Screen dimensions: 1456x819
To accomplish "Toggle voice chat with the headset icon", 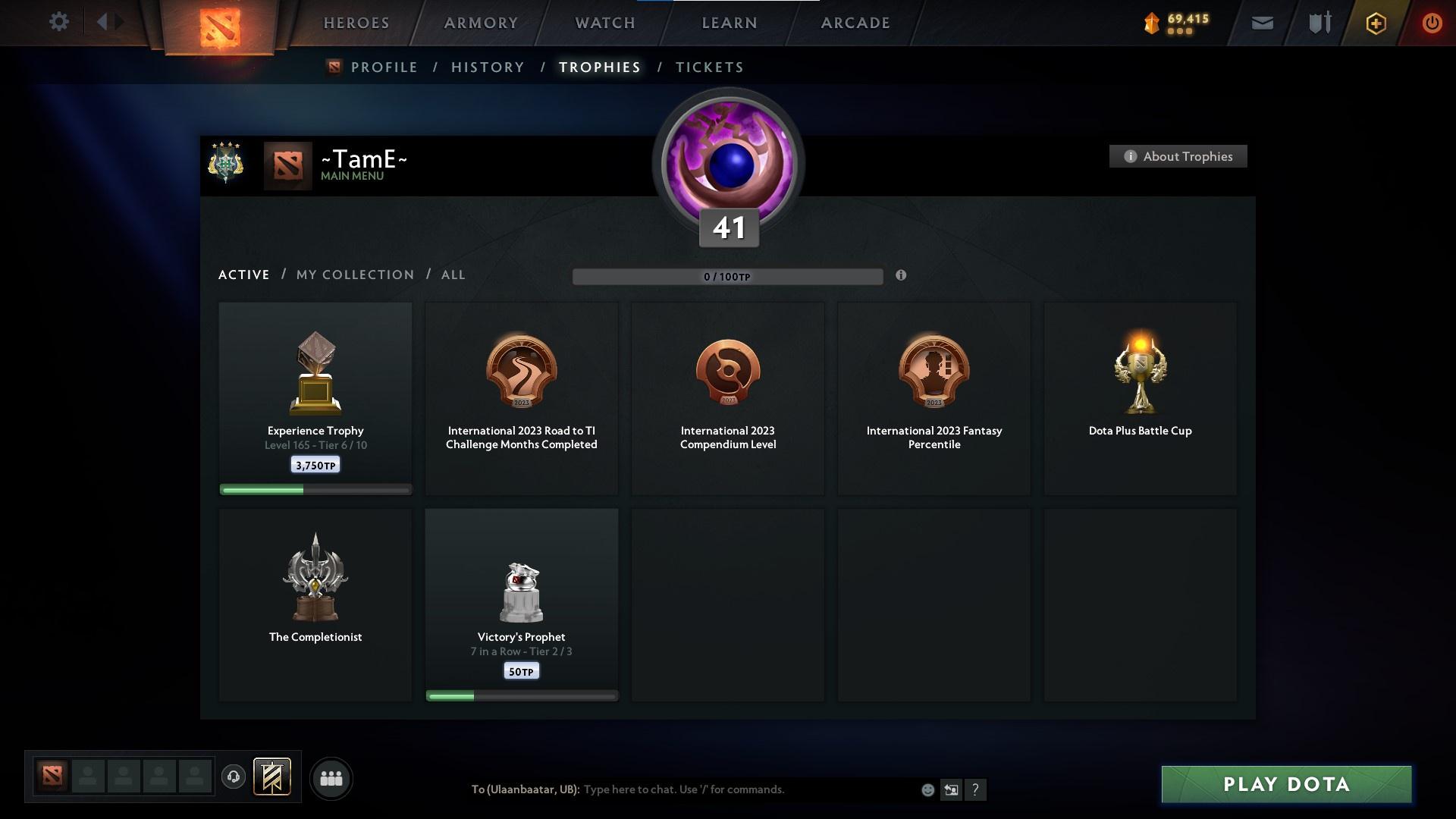I will pyautogui.click(x=234, y=778).
